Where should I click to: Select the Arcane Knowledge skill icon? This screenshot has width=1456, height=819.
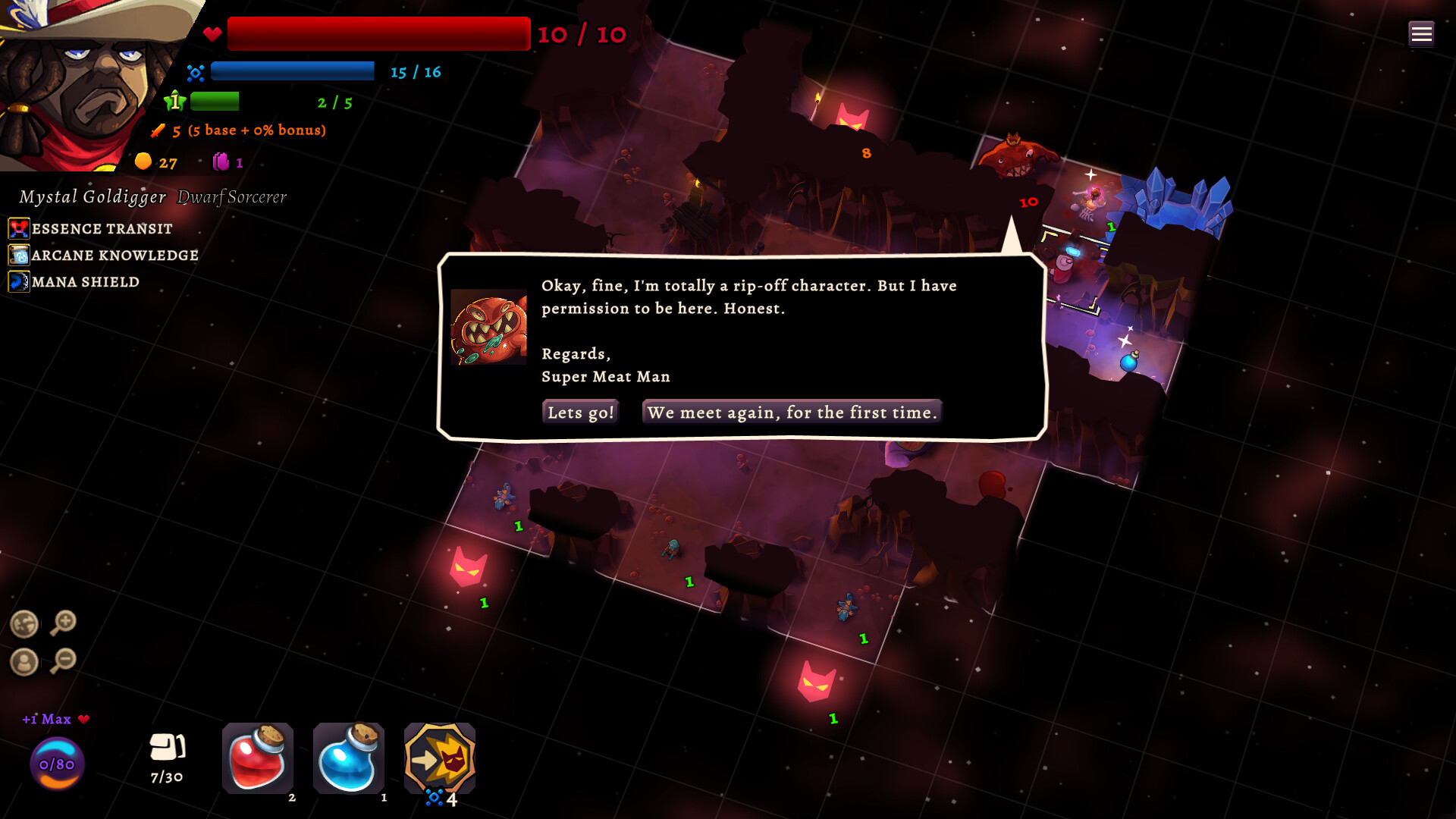(x=18, y=255)
